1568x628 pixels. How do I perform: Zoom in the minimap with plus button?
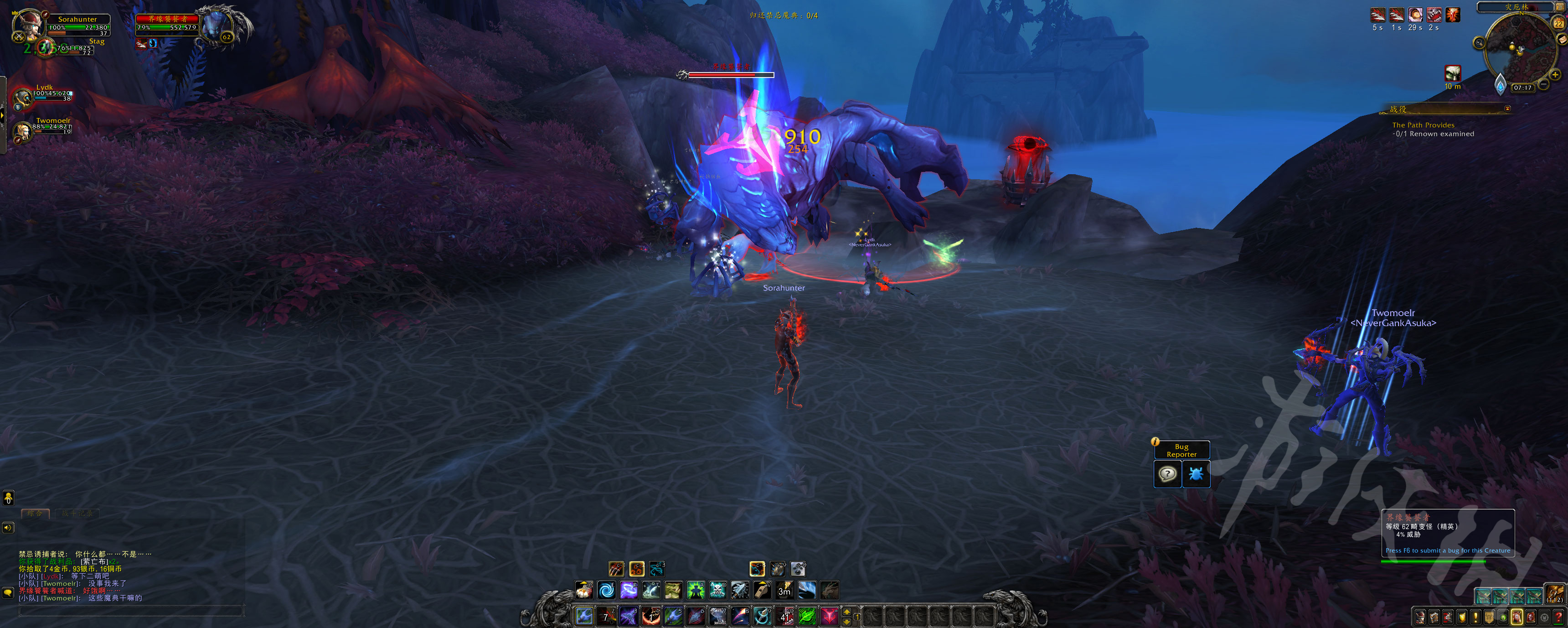click(x=1555, y=75)
